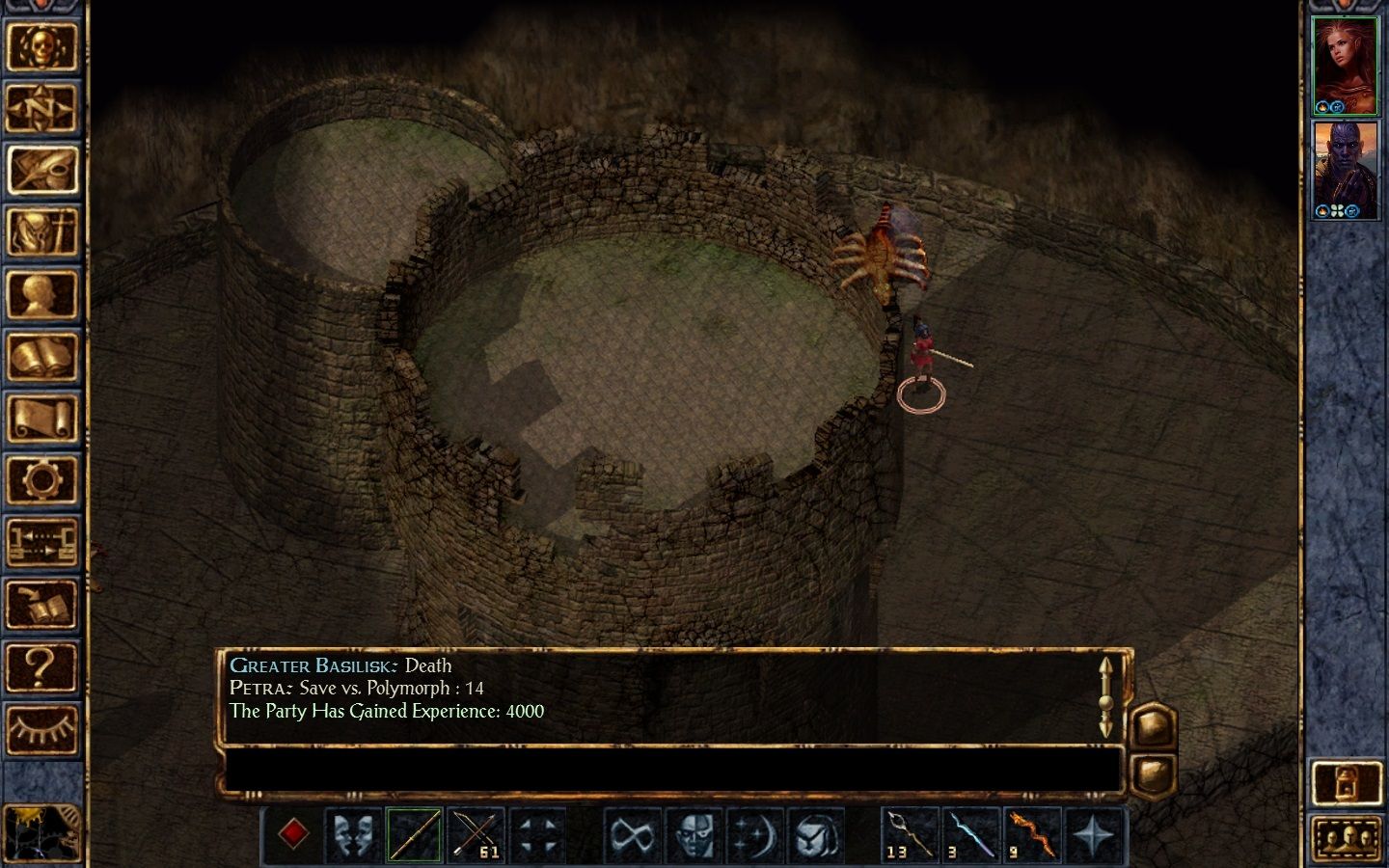Screen dimensions: 1389x868
Task: Click the four-point star button on the action bar
Action: [x=1093, y=833]
